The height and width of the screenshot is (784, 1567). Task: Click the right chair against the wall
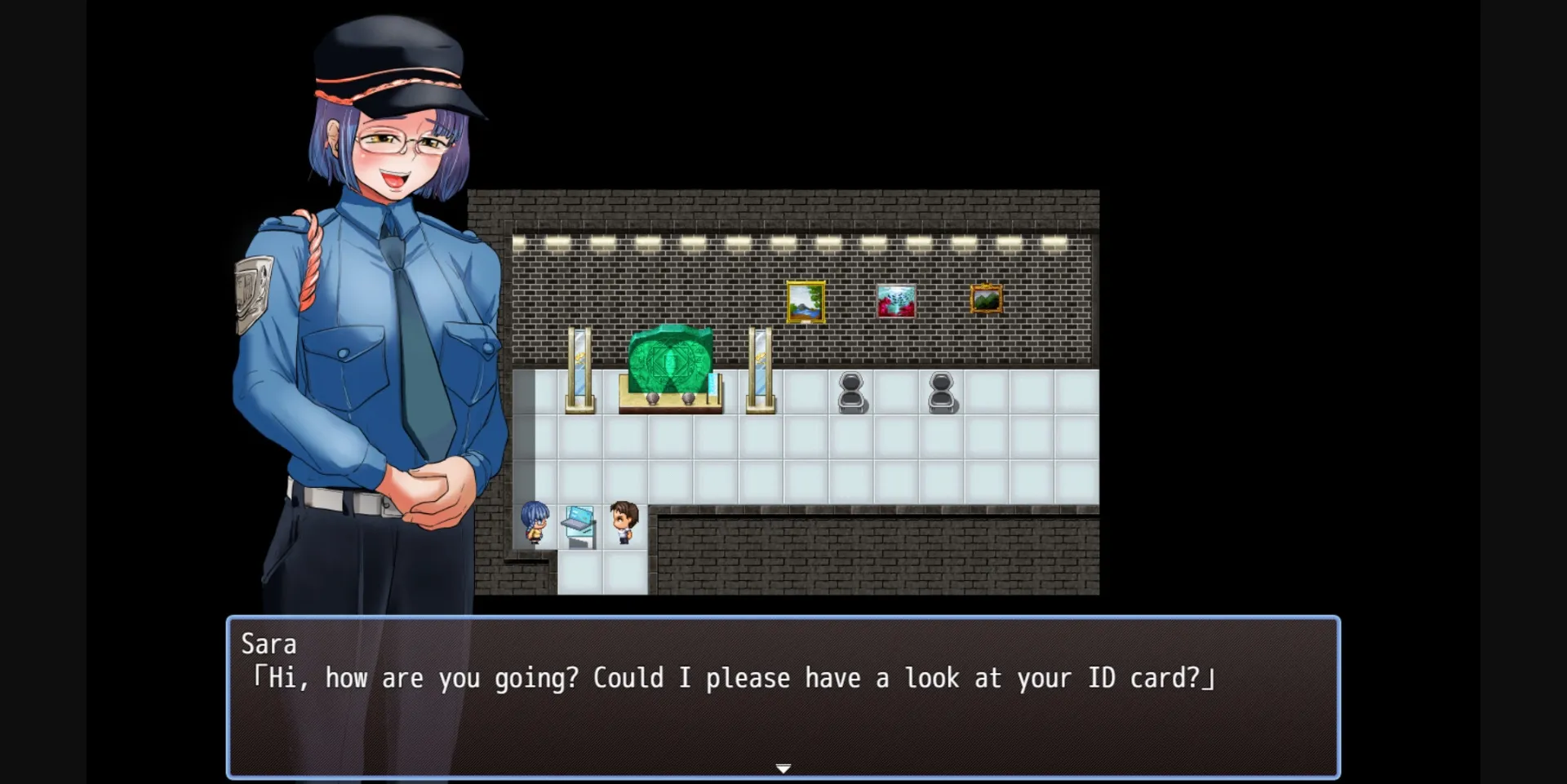pyautogui.click(x=943, y=392)
